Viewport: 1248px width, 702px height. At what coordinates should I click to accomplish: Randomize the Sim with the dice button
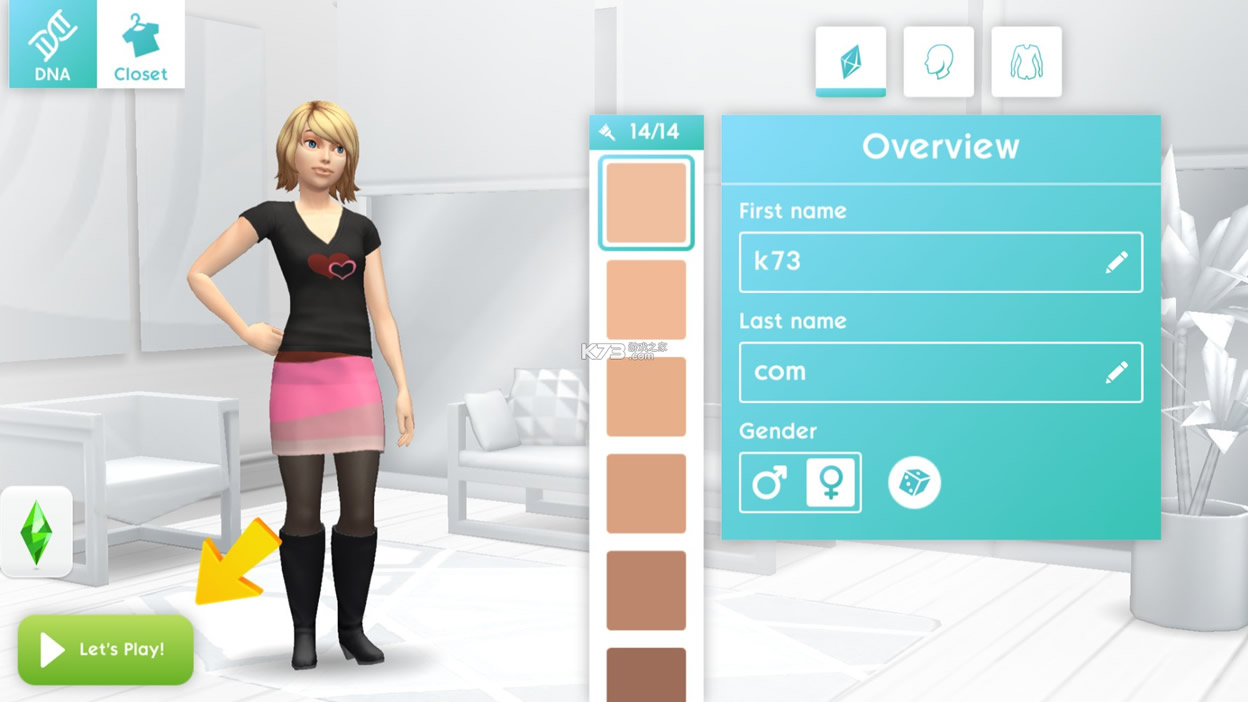click(914, 483)
